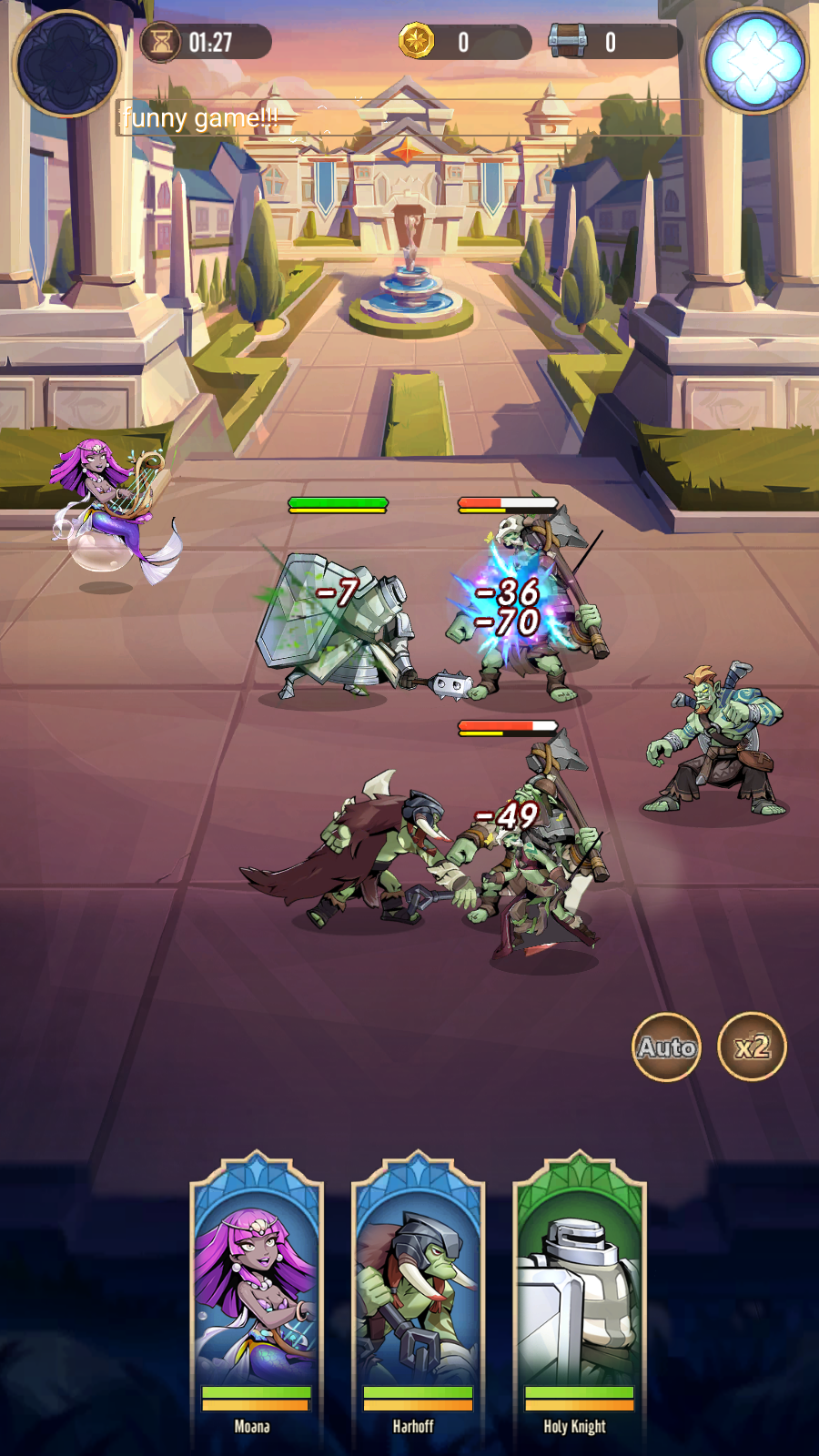Activate the x2 speed button

point(752,1047)
